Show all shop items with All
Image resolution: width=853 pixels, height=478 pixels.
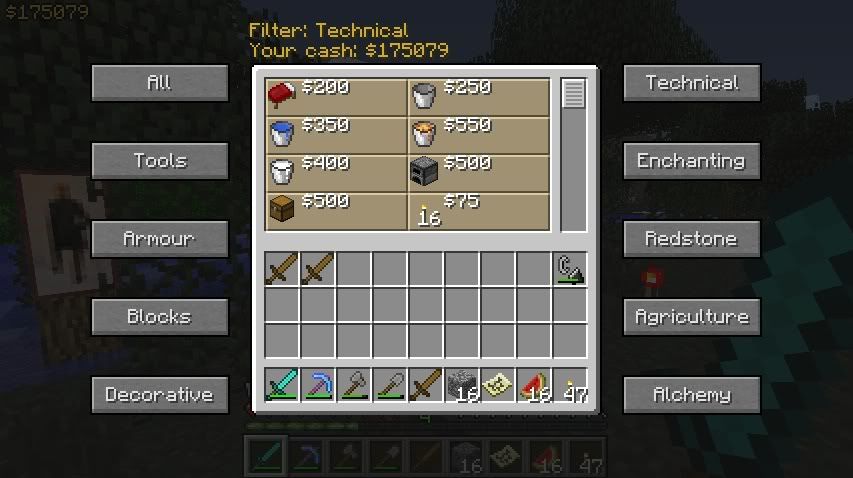pos(159,83)
